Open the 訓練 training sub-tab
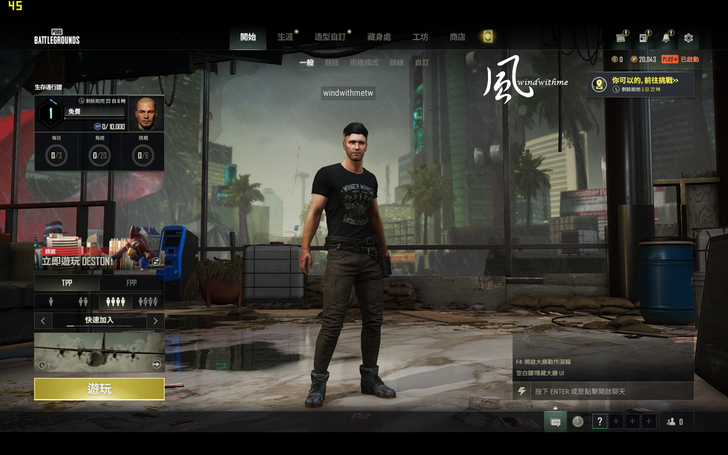The image size is (728, 455). (x=397, y=62)
